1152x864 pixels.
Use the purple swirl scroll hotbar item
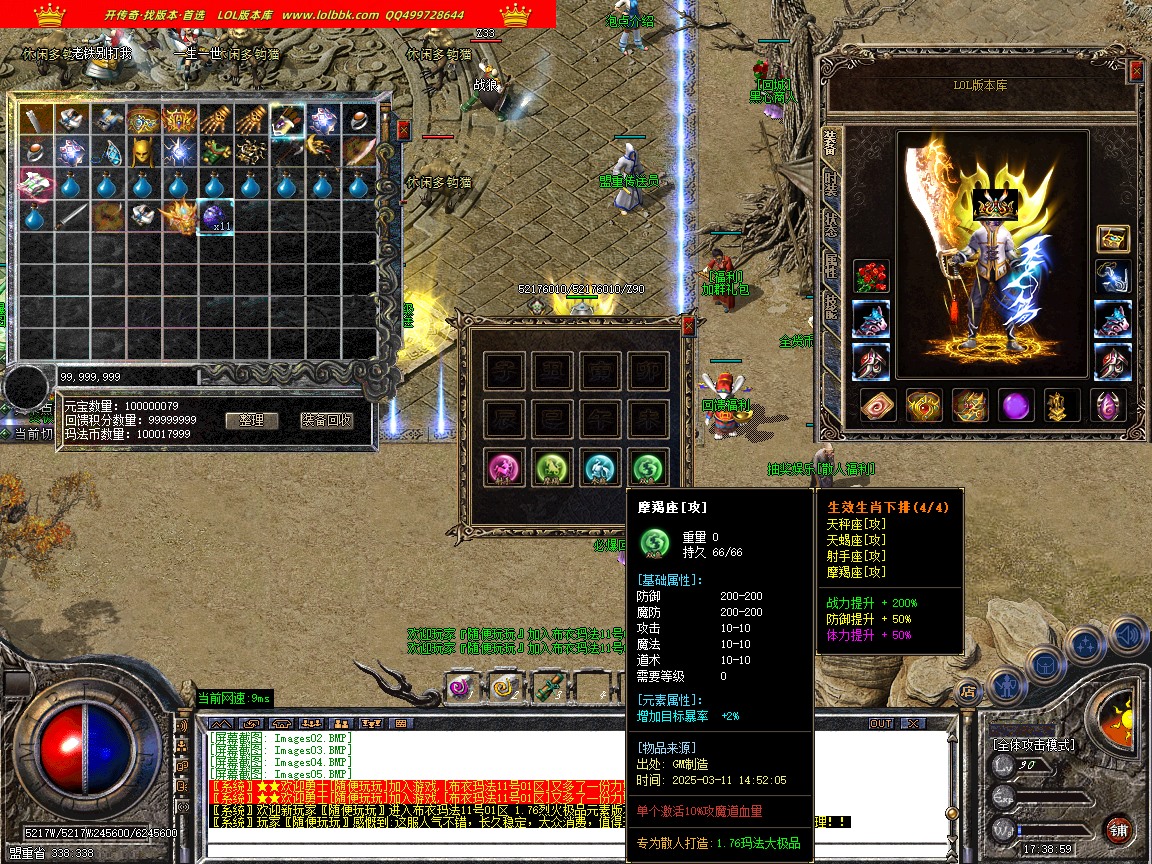pos(462,687)
